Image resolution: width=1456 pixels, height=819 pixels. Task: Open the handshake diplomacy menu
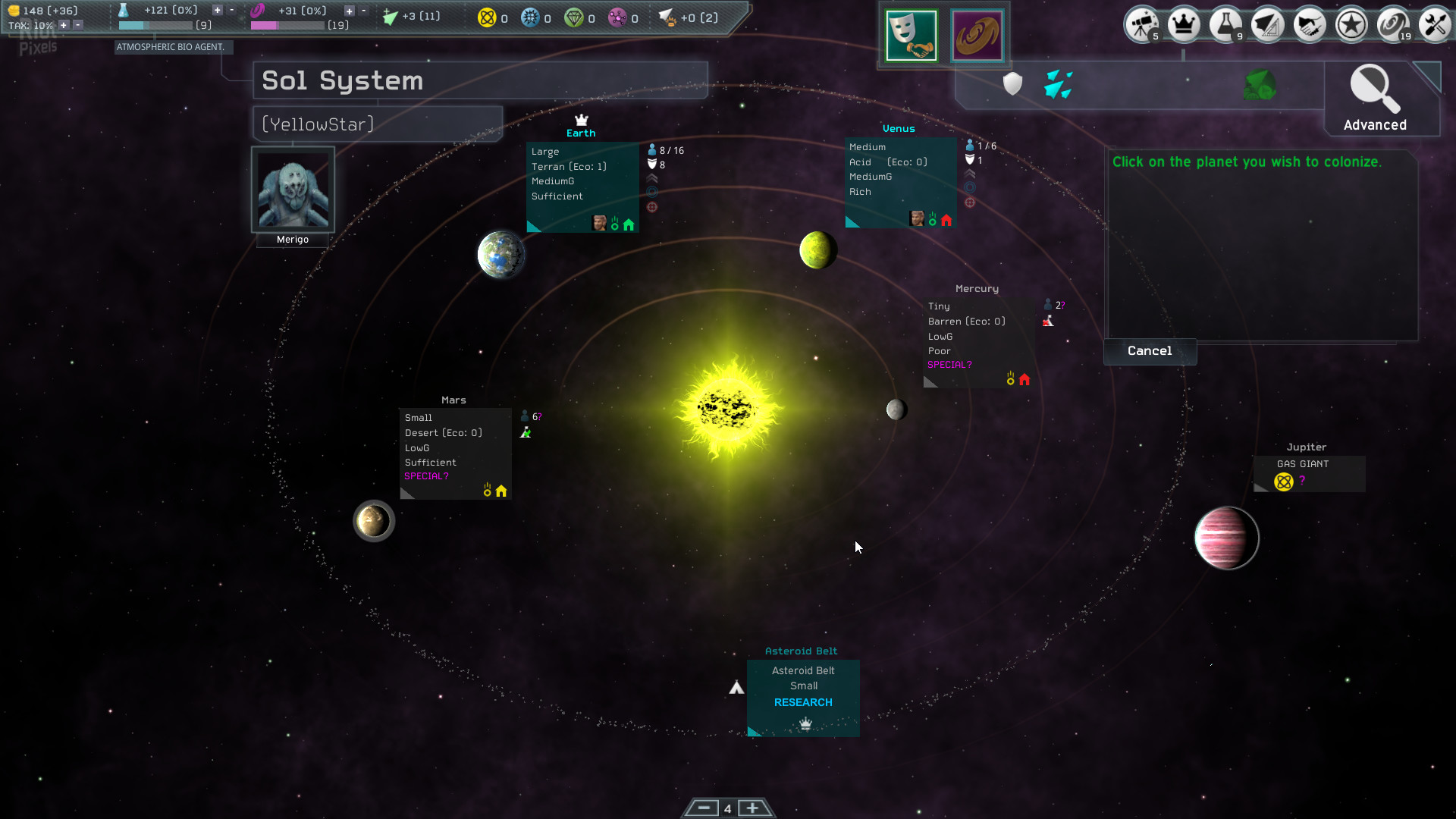coord(1310,25)
